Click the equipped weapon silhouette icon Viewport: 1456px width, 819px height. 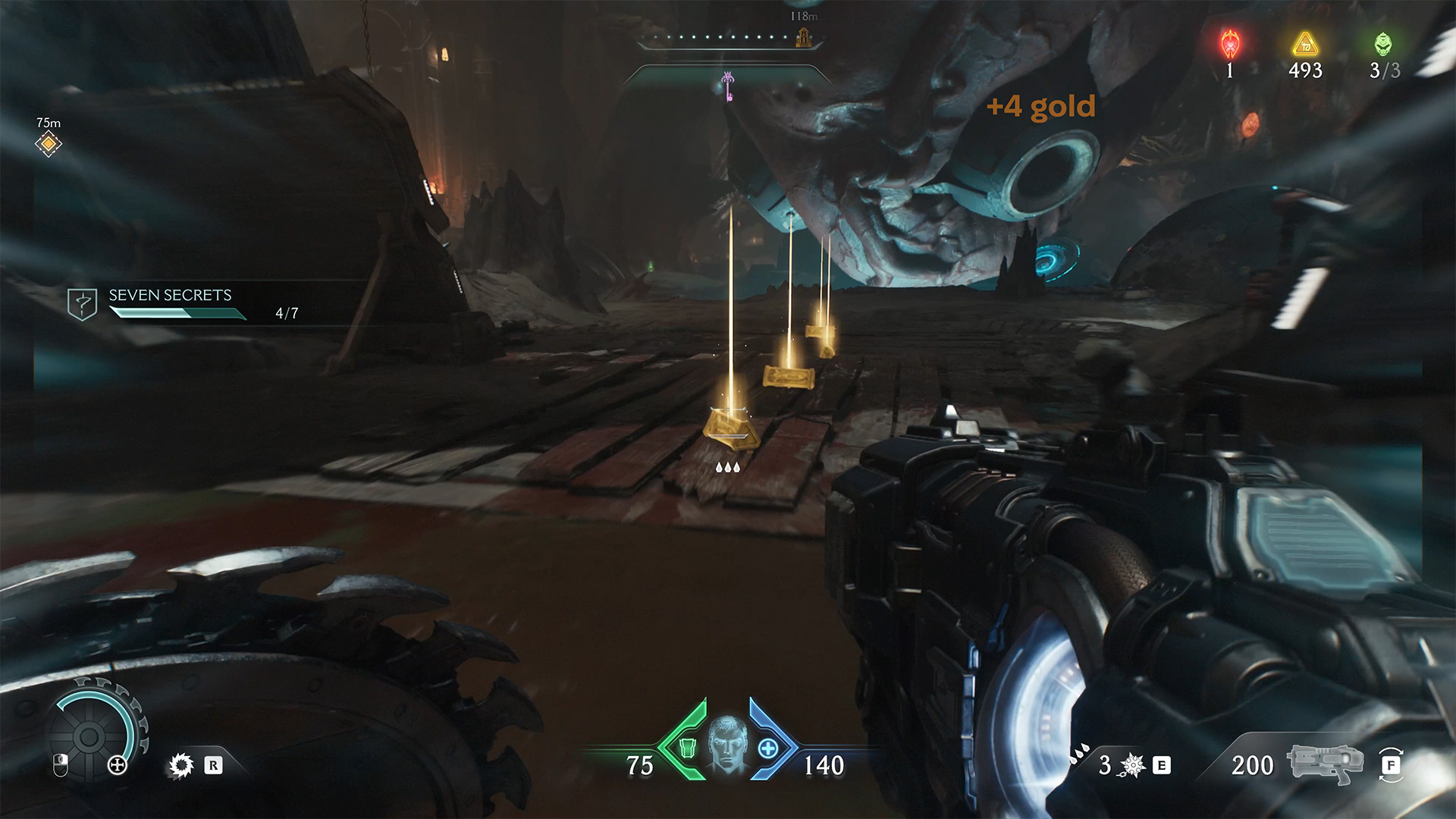point(1325,764)
